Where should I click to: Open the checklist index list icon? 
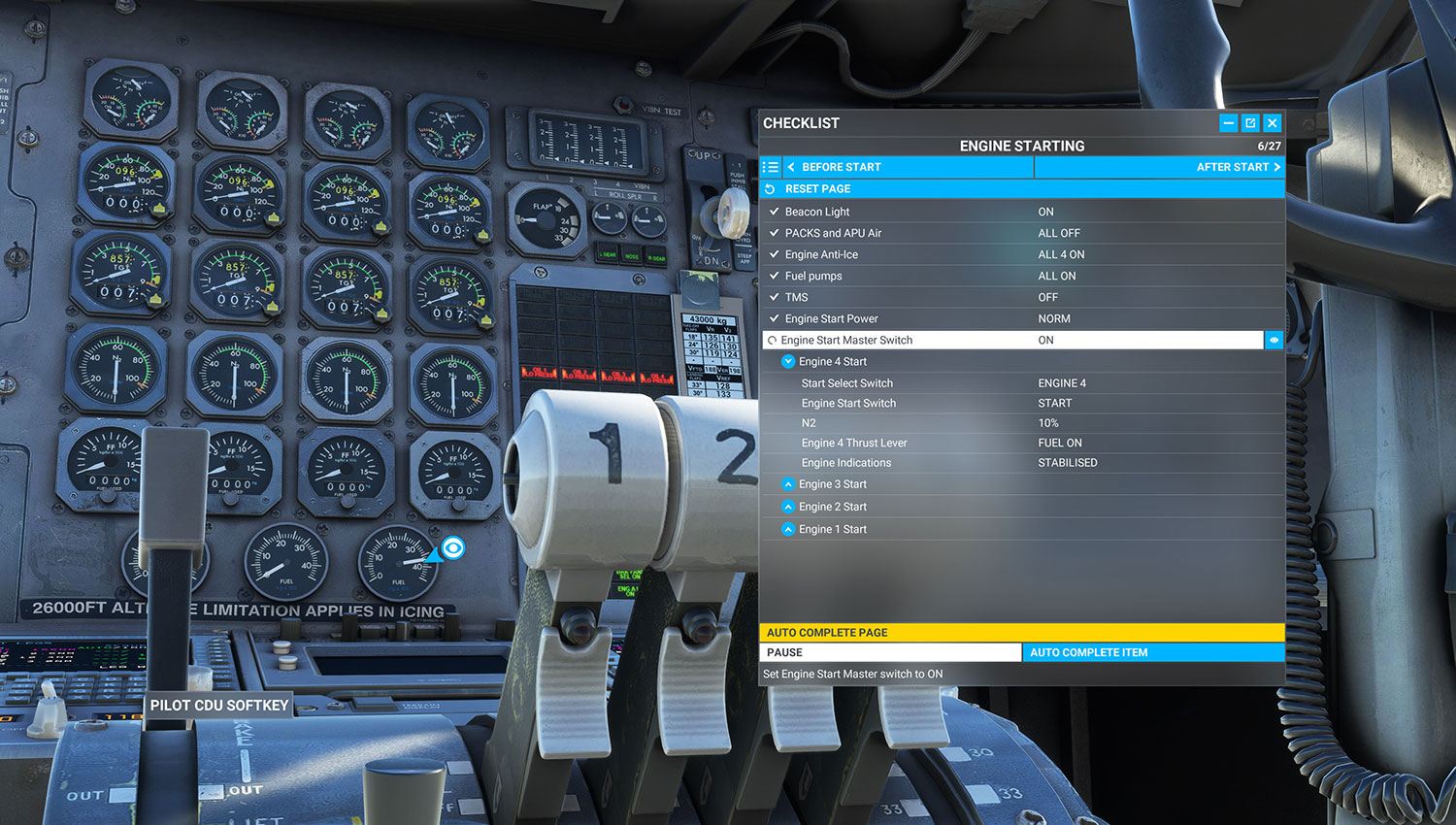(771, 166)
